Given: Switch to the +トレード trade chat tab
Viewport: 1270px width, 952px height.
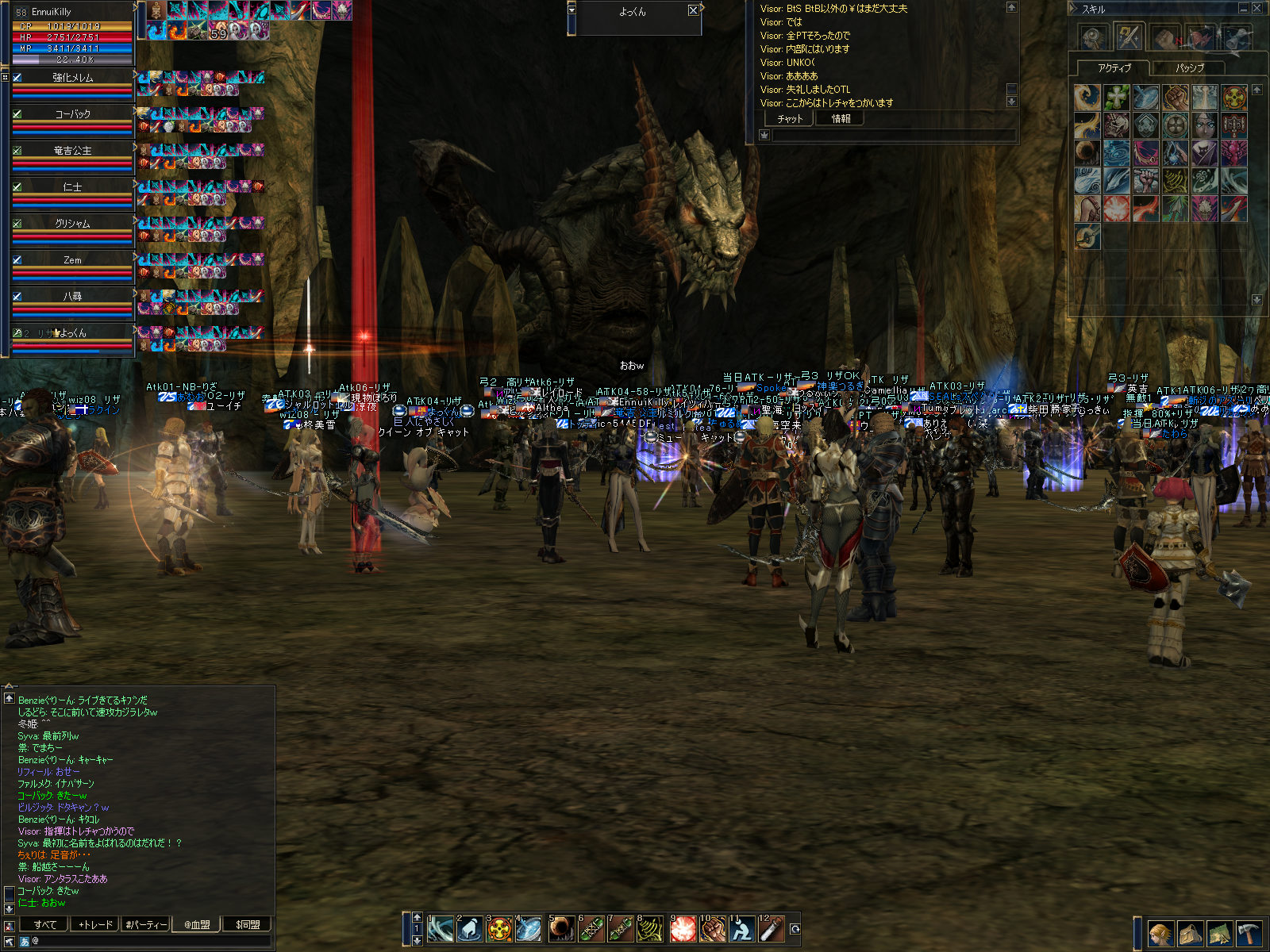Looking at the screenshot, I should click(95, 924).
